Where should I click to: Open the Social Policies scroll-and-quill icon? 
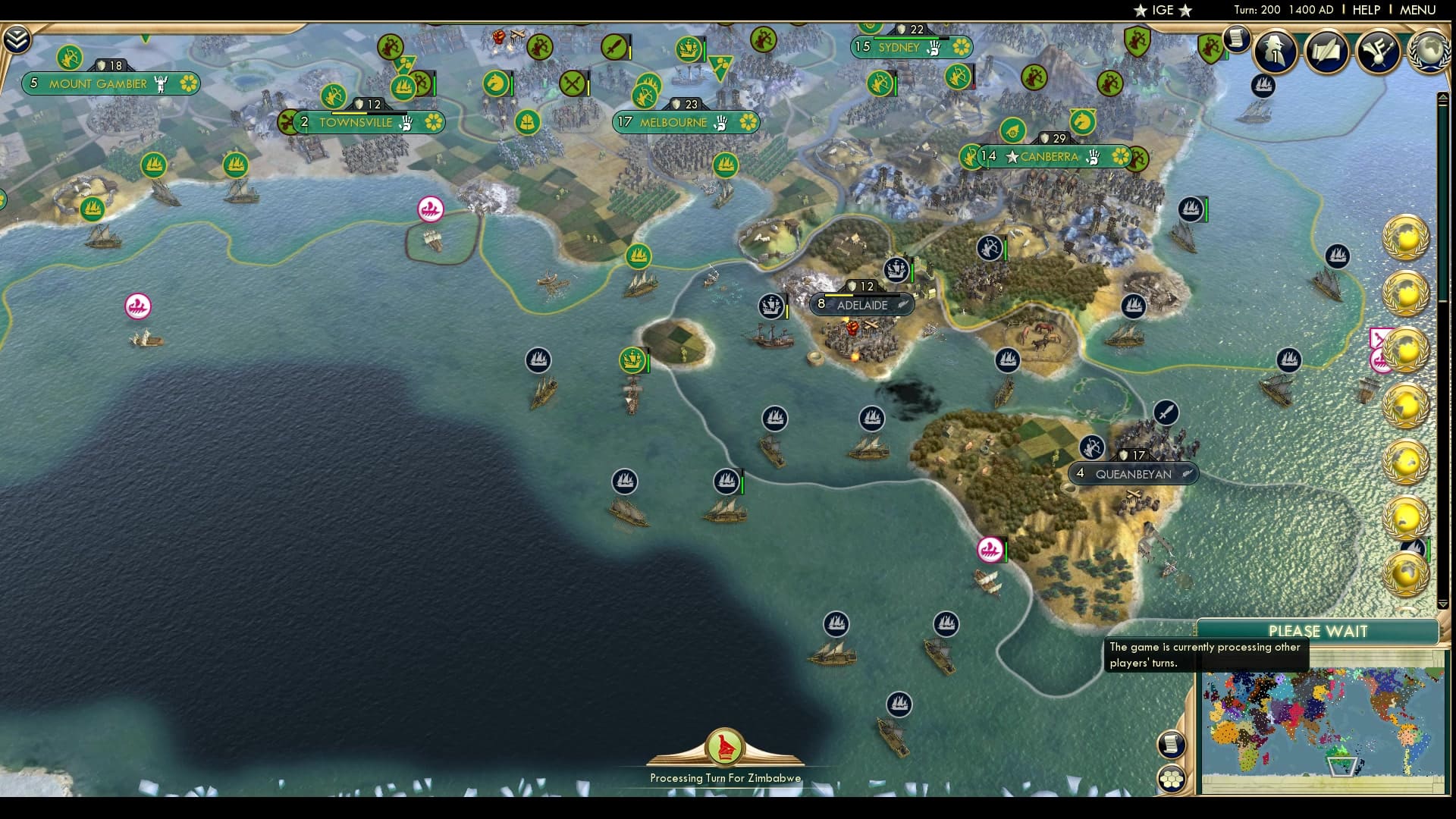click(x=1326, y=53)
